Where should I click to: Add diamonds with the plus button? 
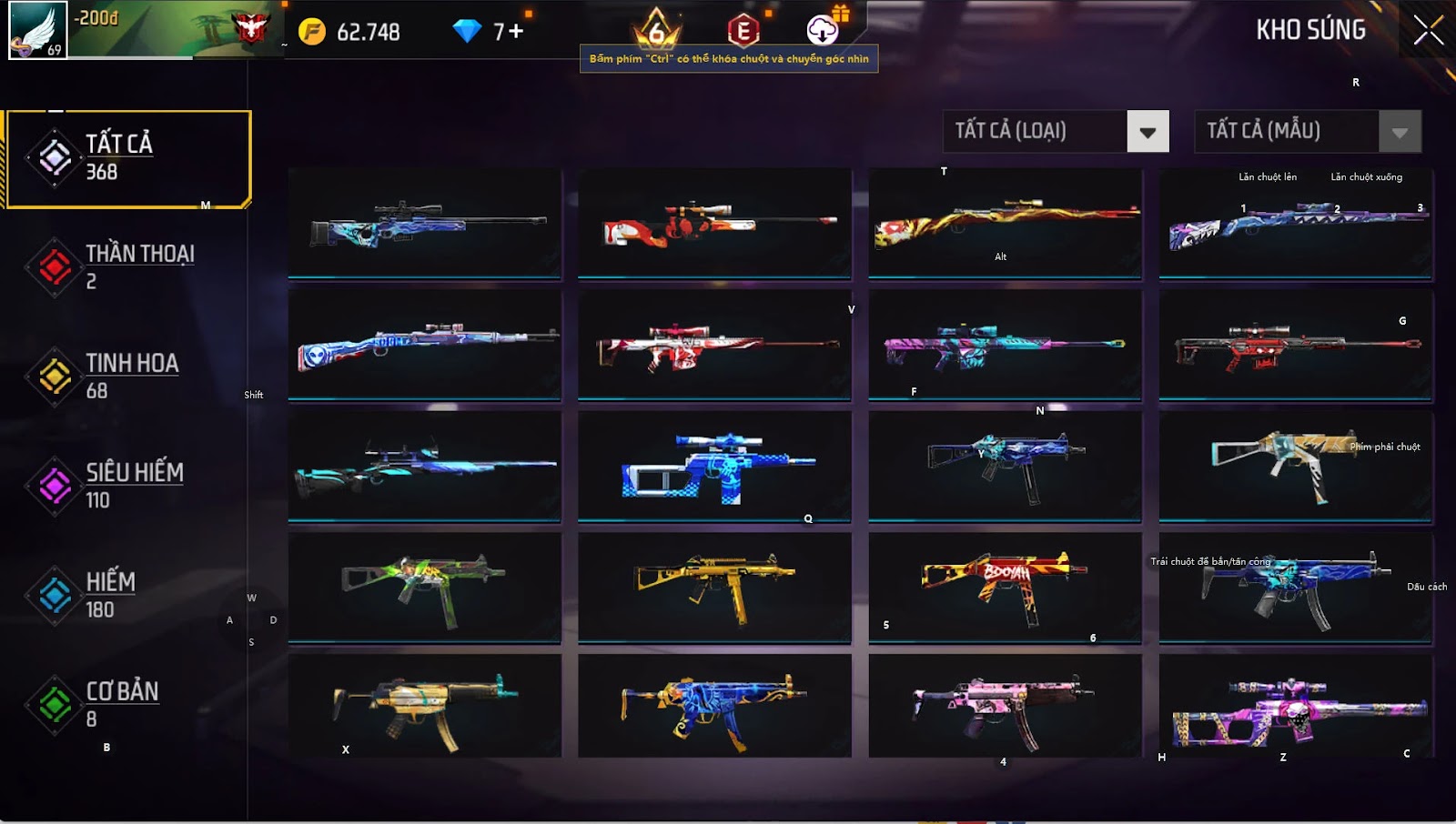click(516, 32)
